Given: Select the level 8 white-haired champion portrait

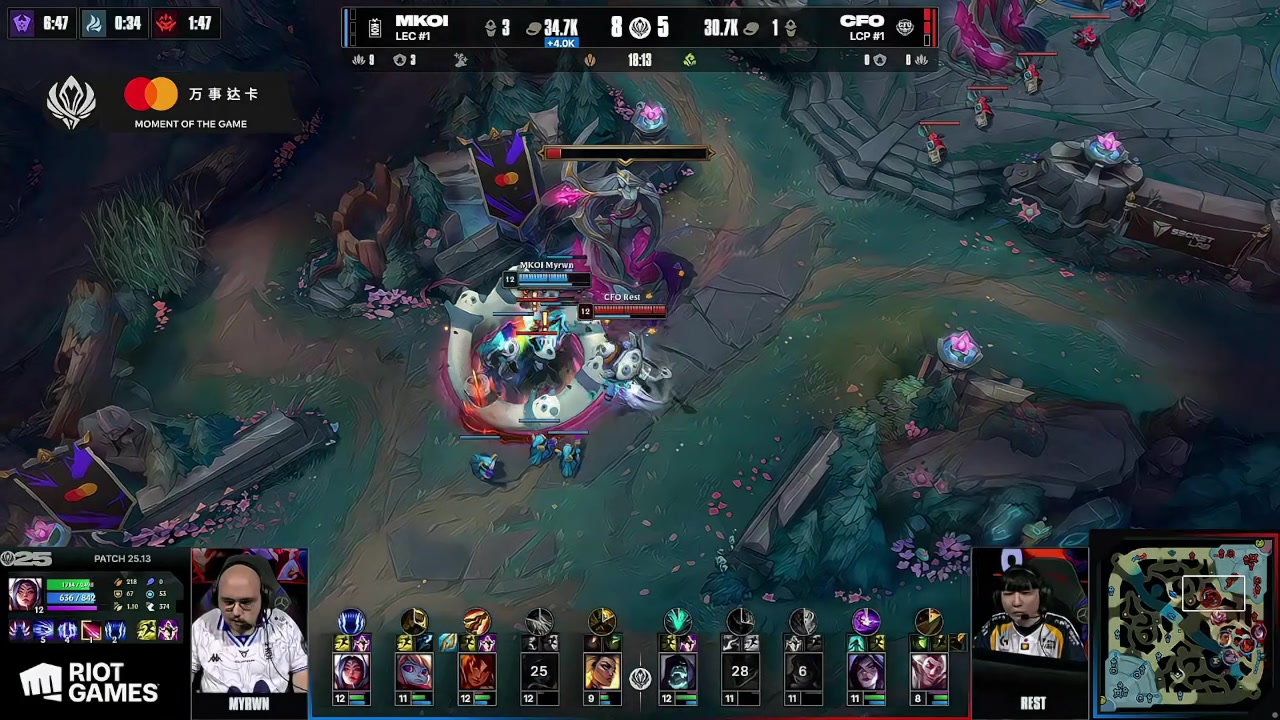Looking at the screenshot, I should click(928, 671).
